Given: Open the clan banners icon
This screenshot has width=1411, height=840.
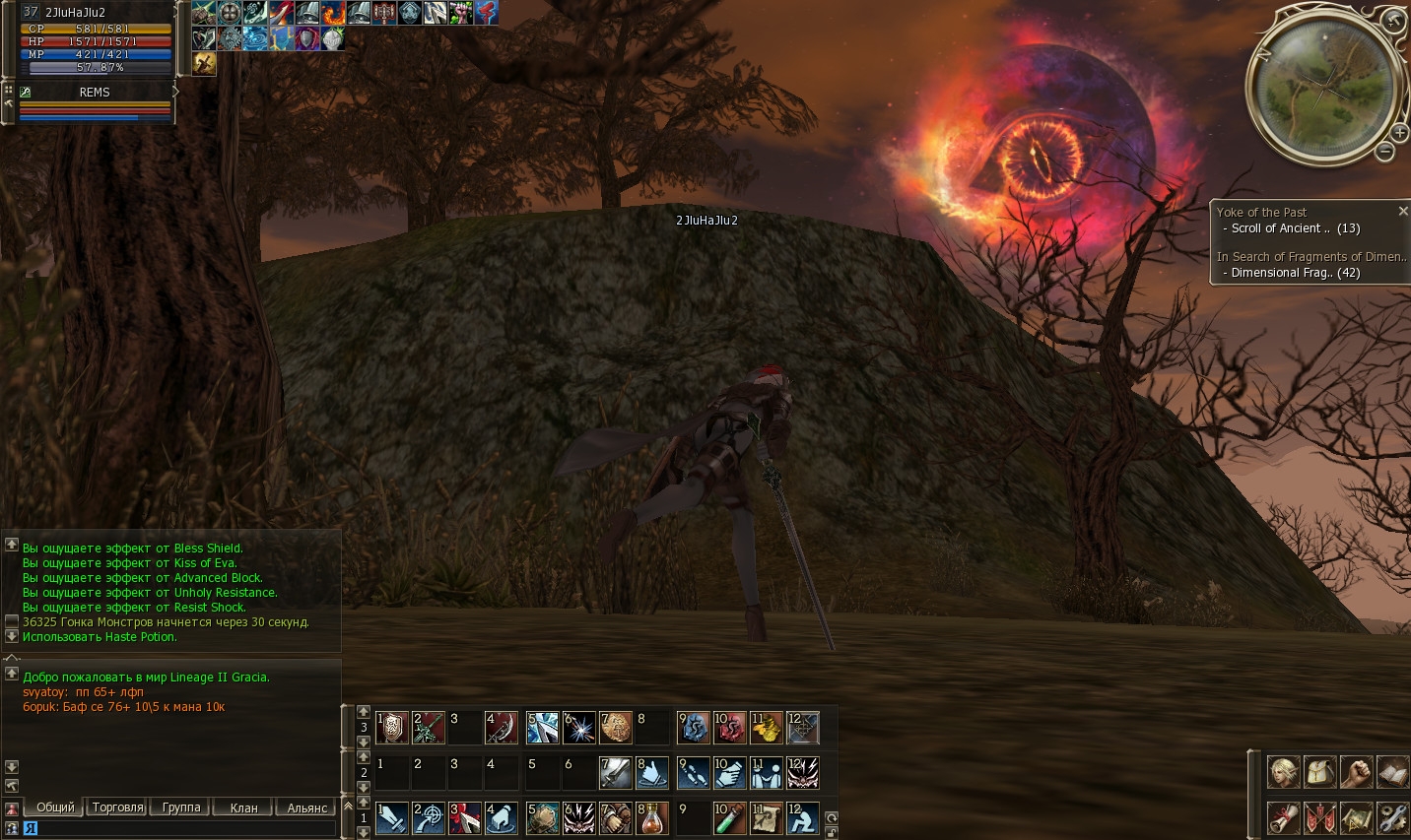Looking at the screenshot, I should click(1319, 817).
